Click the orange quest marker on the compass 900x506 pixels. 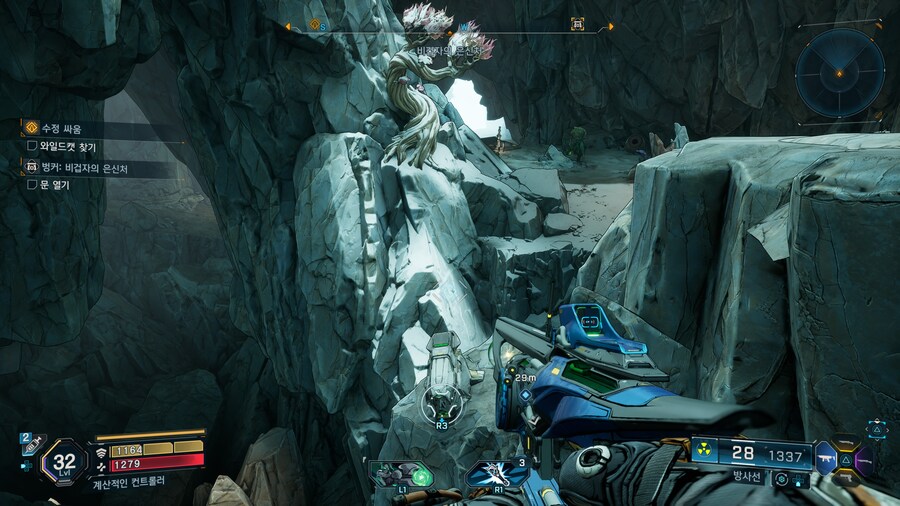pos(313,25)
